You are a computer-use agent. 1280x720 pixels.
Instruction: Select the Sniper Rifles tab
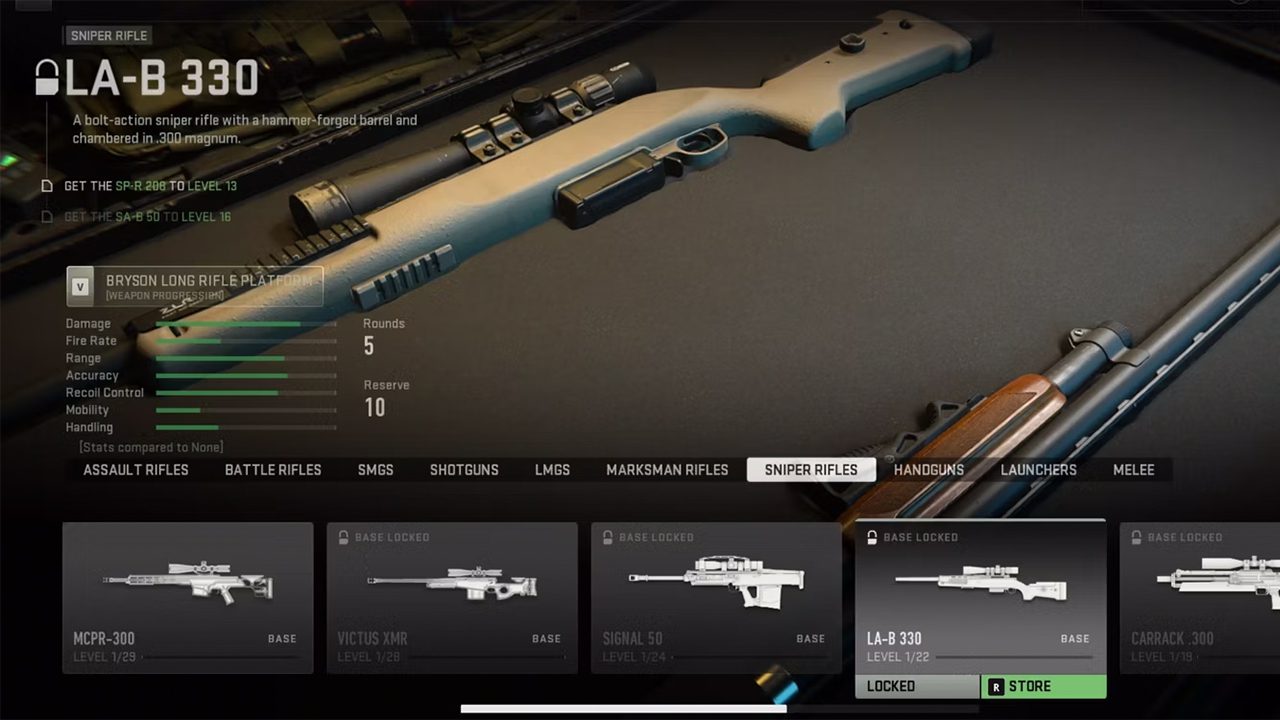pyautogui.click(x=811, y=470)
